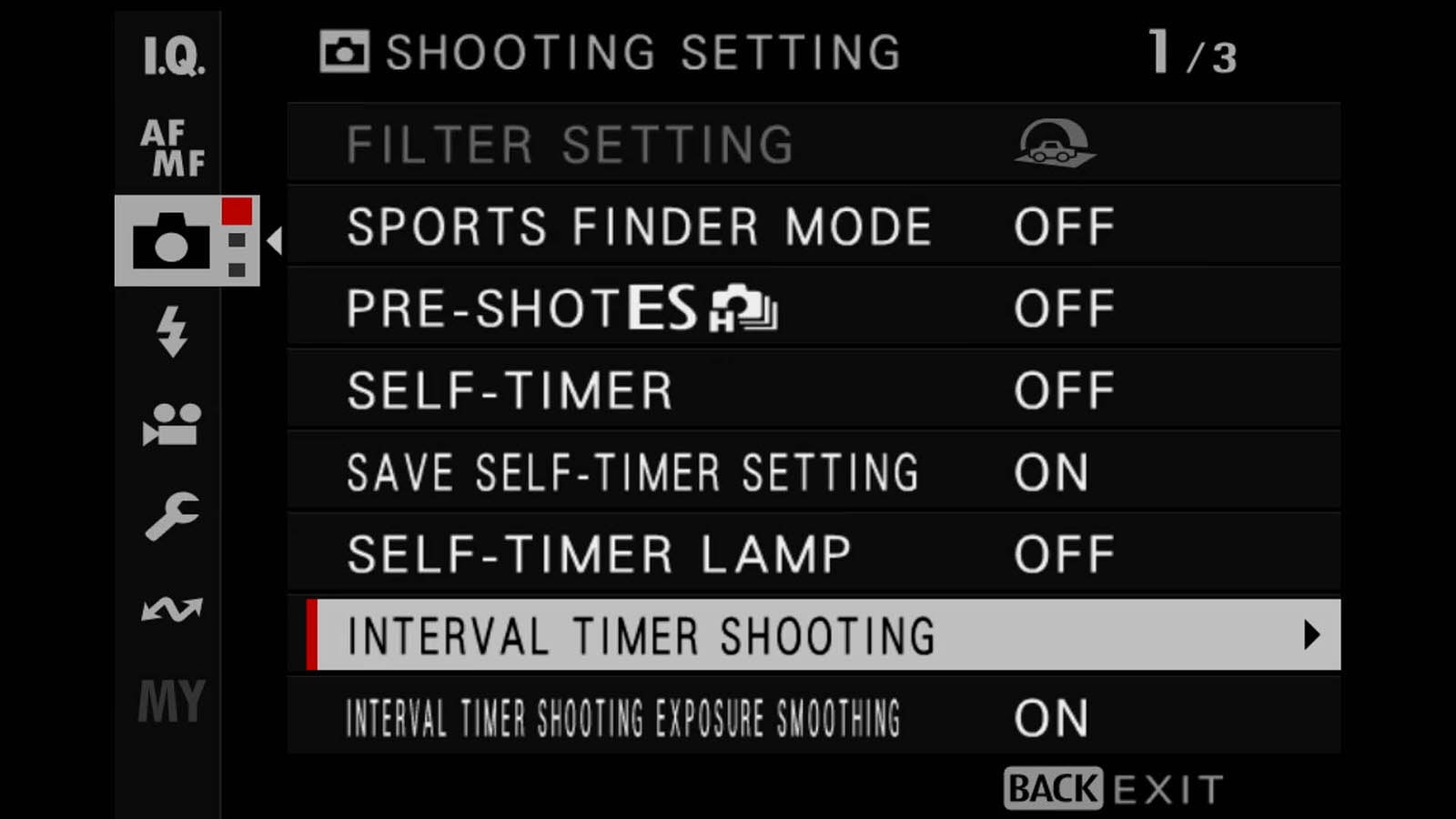Toggle SPORTS FINDER MODE off setting
This screenshot has width=1456, height=819.
1065,227
